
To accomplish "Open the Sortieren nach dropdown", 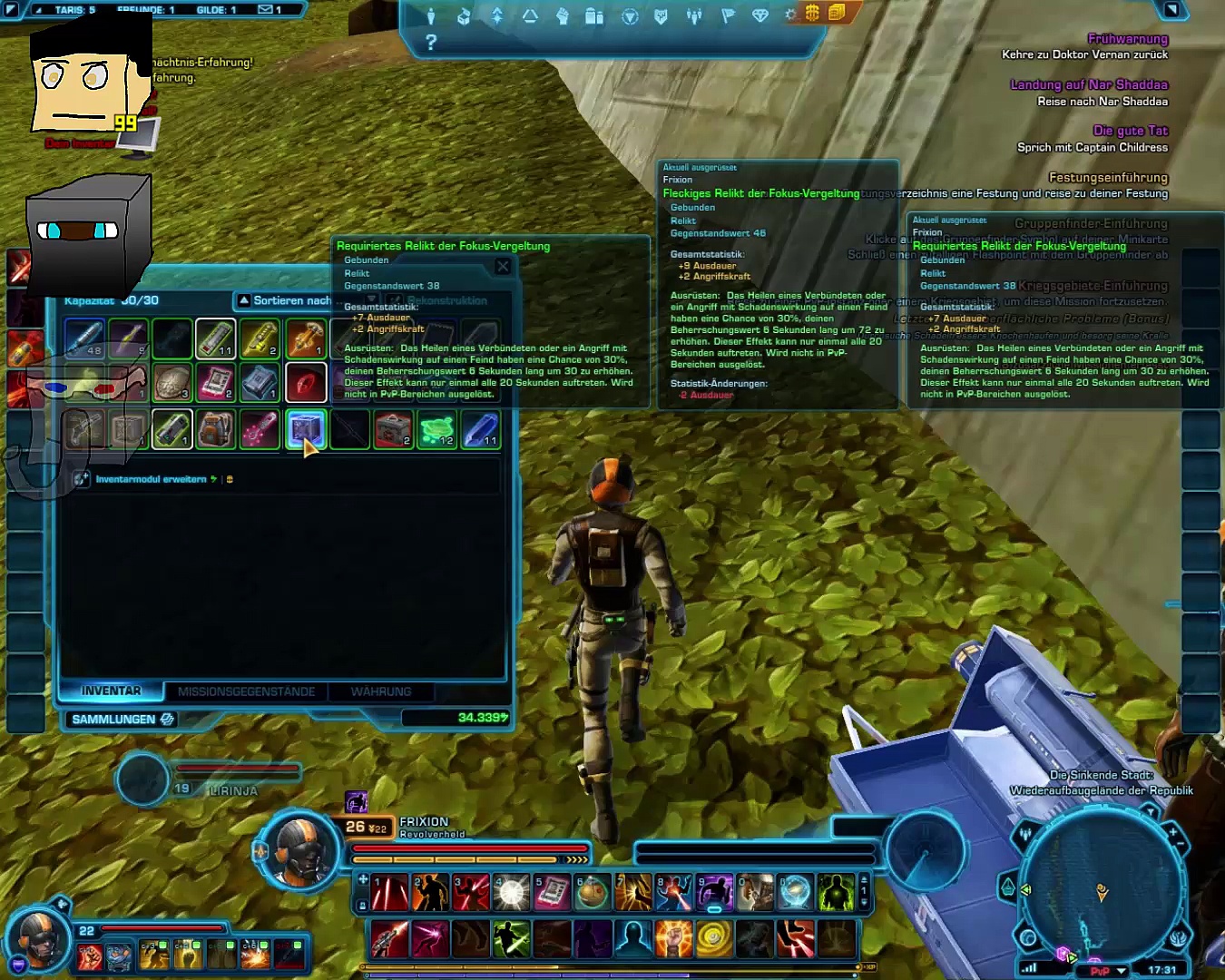I will [284, 300].
